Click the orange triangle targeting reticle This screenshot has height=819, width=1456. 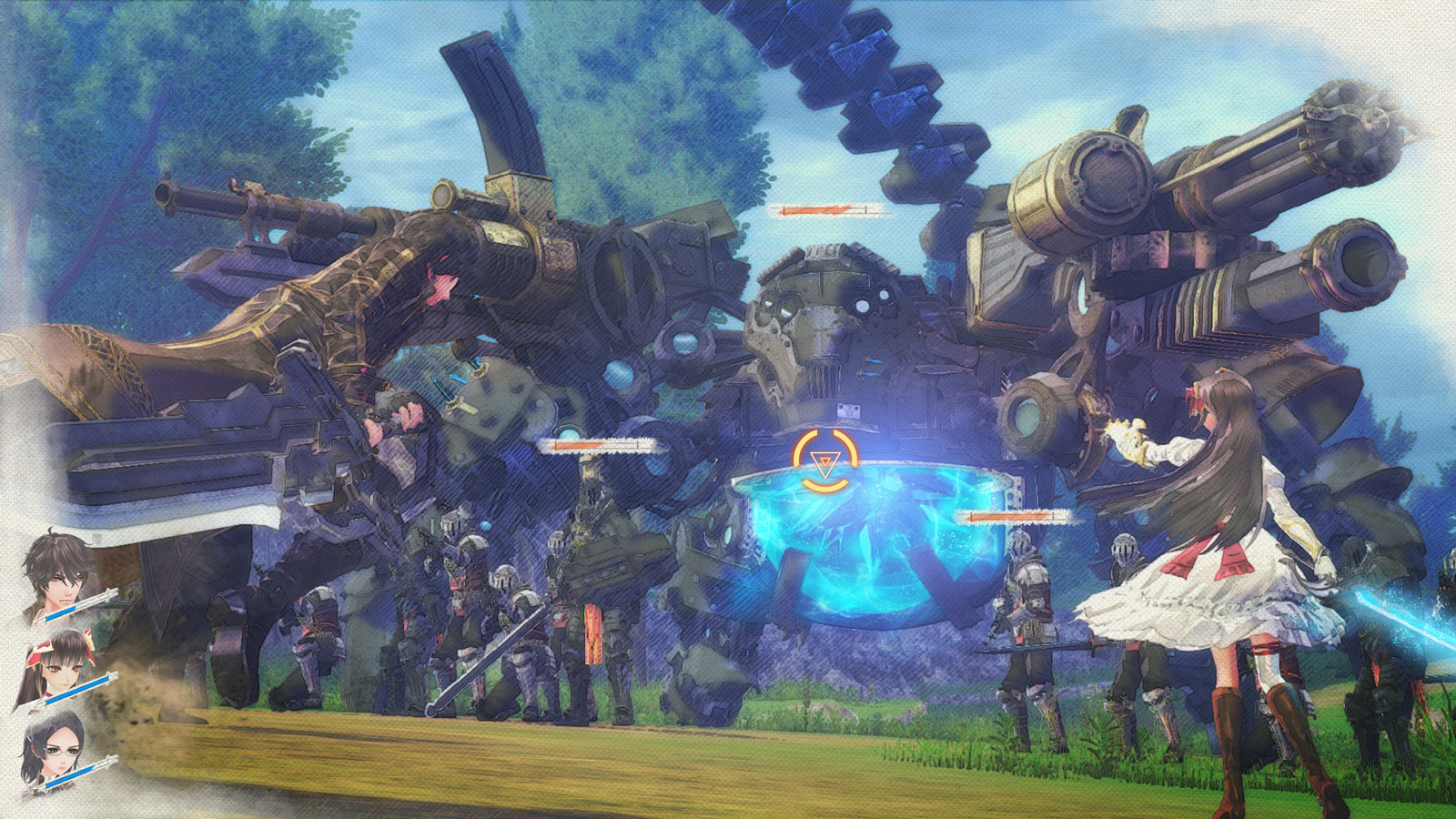tap(822, 462)
